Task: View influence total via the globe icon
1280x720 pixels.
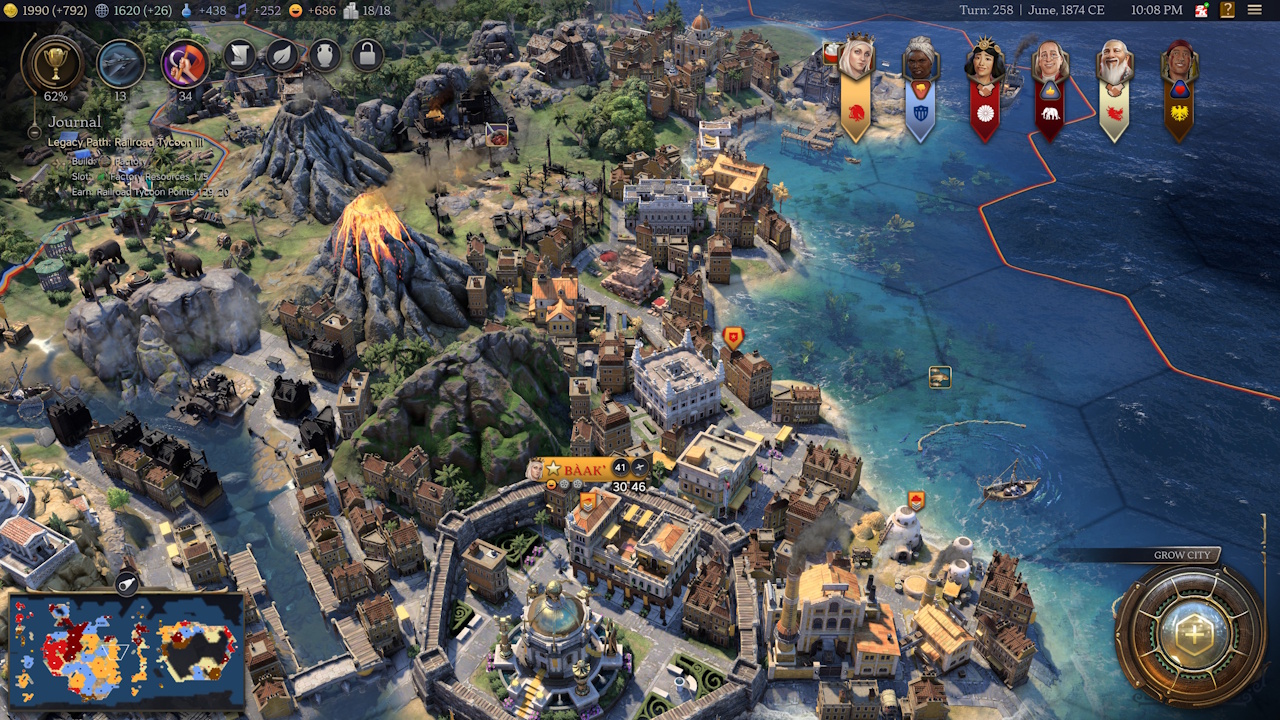Action: [101, 11]
